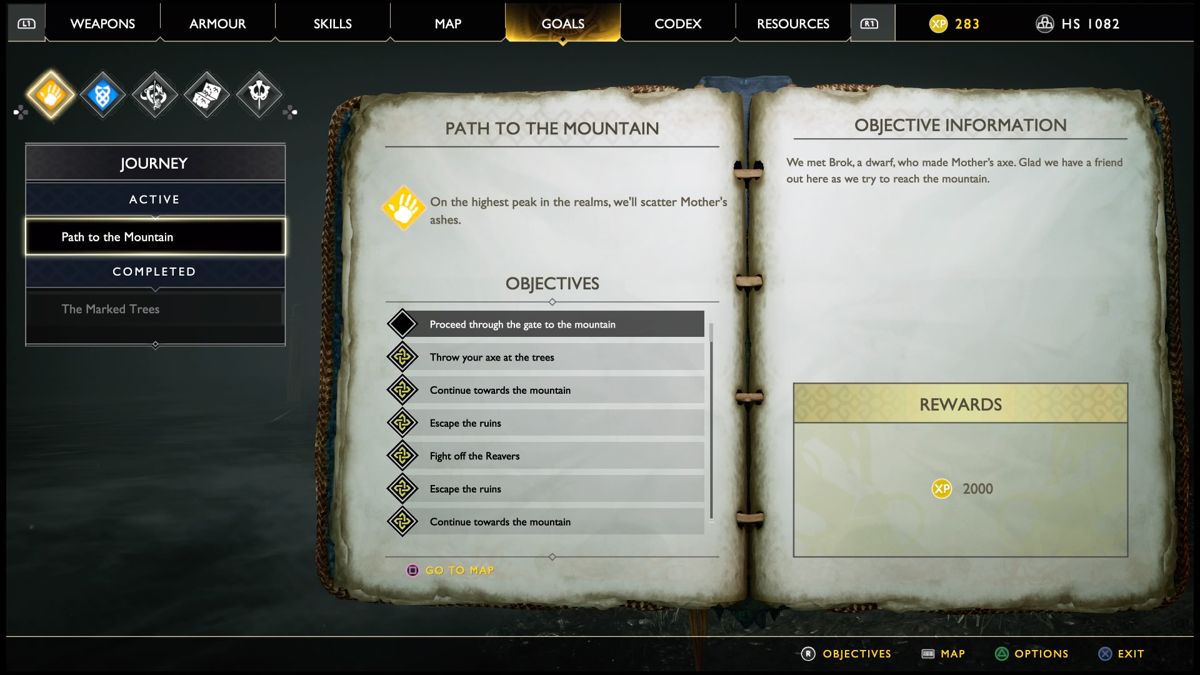Screen dimensions: 1200x675
Task: Go to the Skills tab
Action: click(332, 24)
